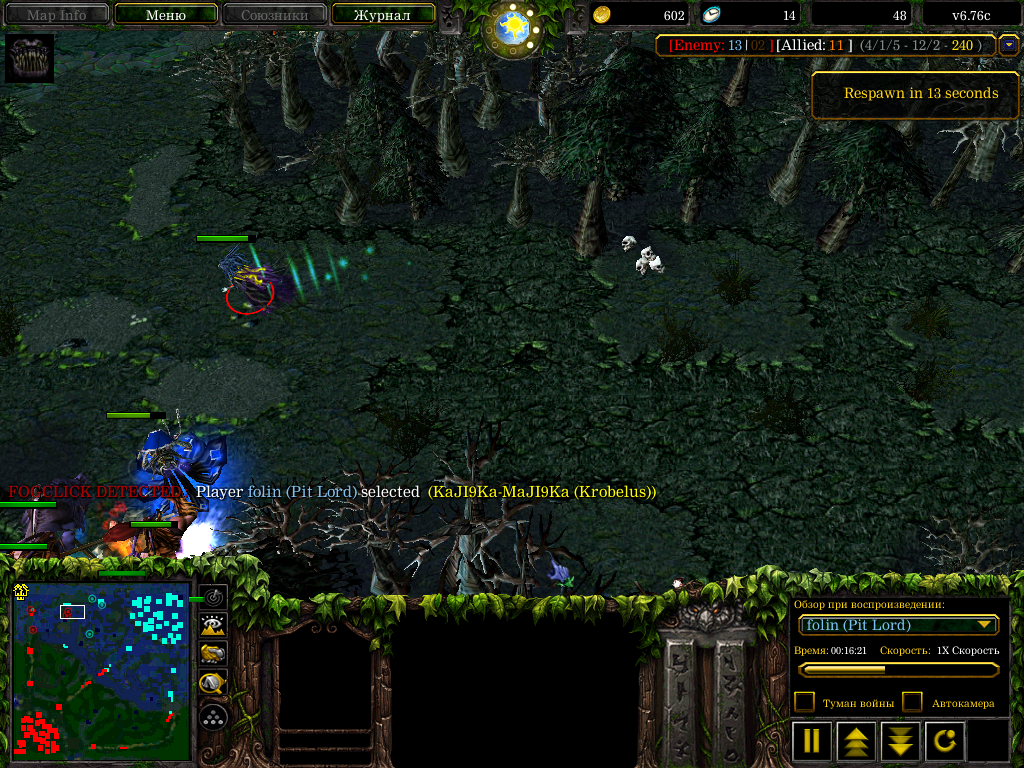This screenshot has height=768, width=1024.
Task: Enable the Автокамера checkbox
Action: [912, 702]
